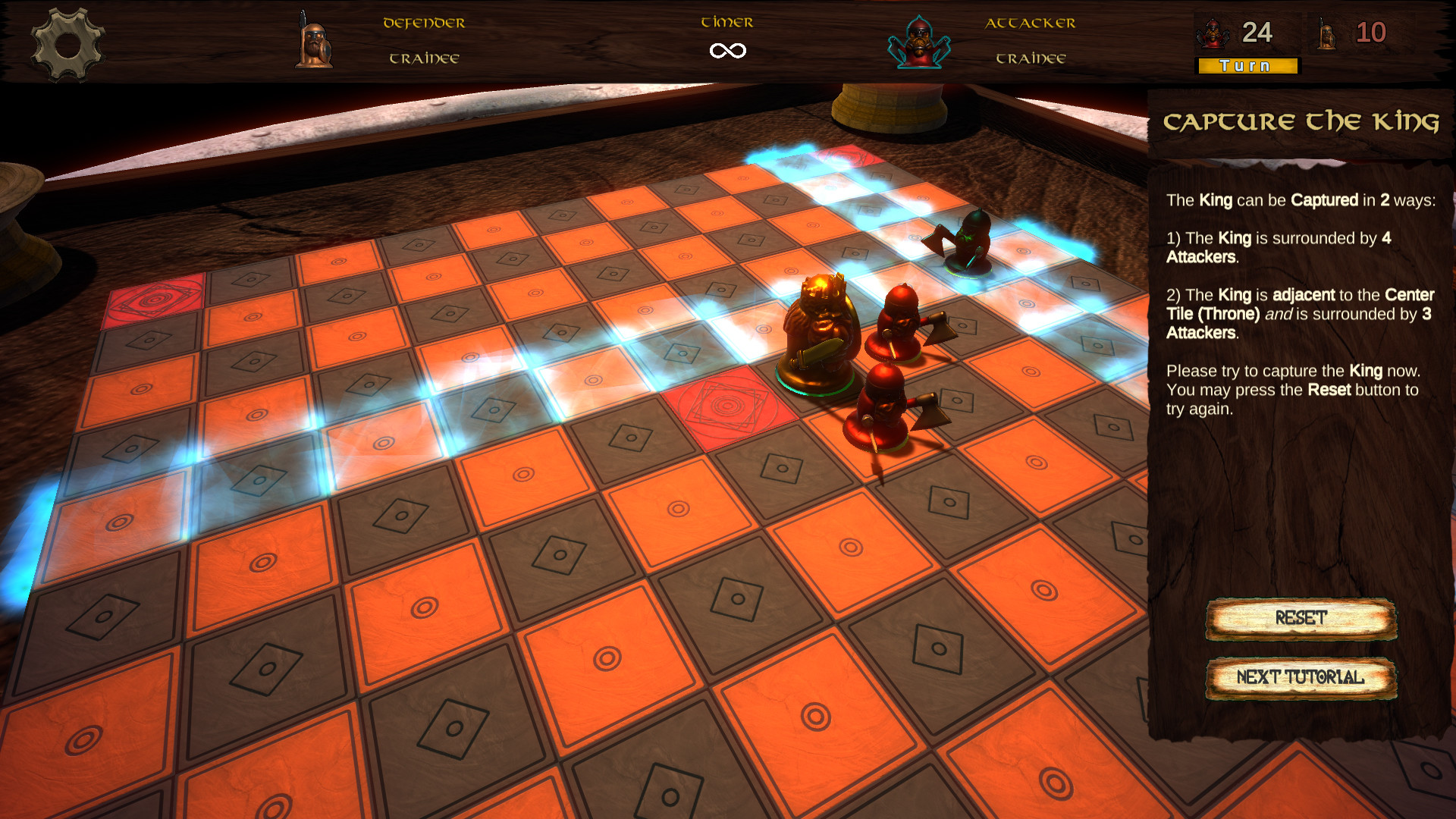The image size is (1456, 819).
Task: Click the DEFENDER label in the top bar
Action: [423, 22]
